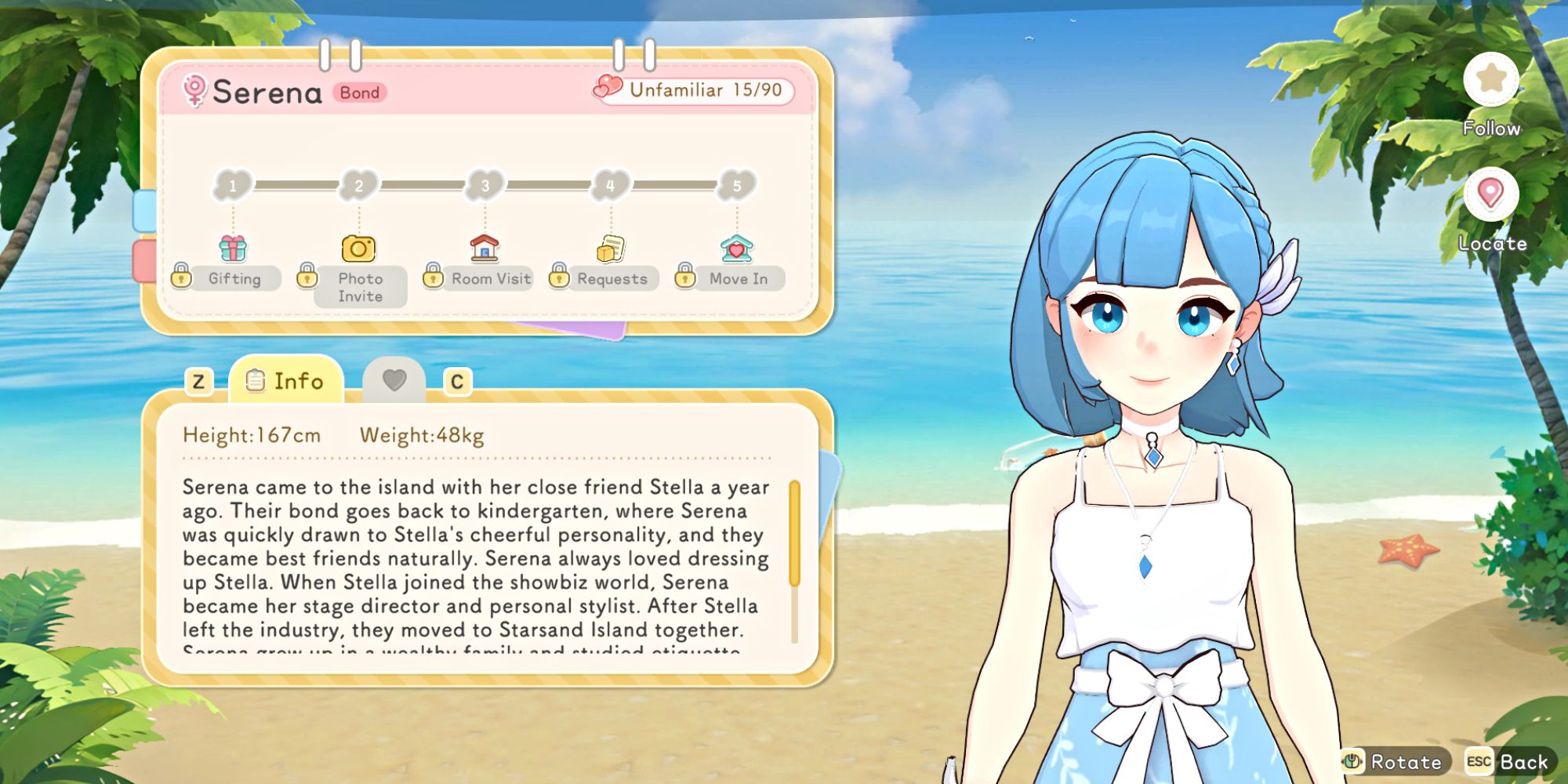Unlock the padlock on Gifting
The height and width of the screenshot is (784, 1568).
click(183, 278)
